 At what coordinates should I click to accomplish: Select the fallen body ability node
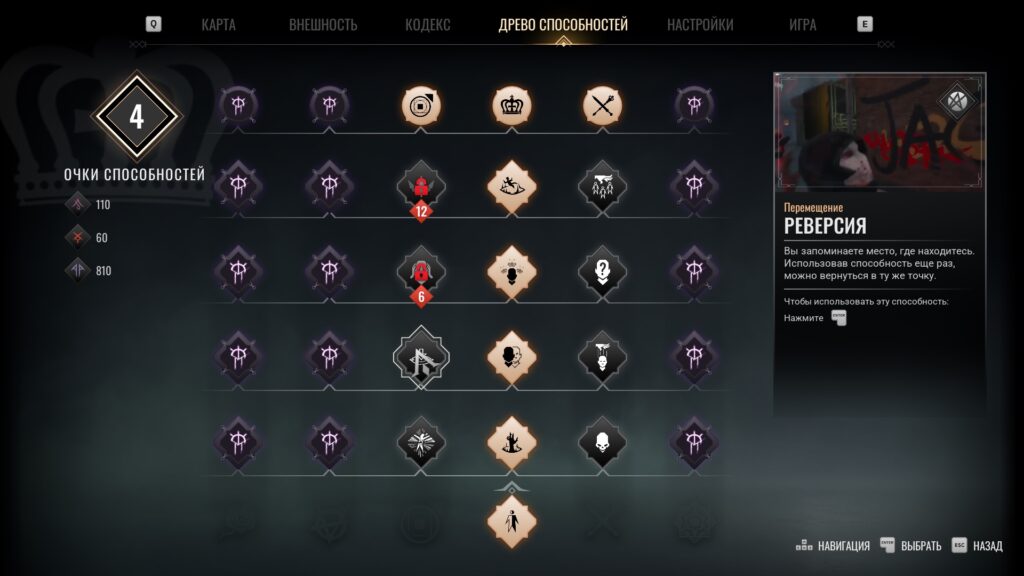click(x=512, y=187)
